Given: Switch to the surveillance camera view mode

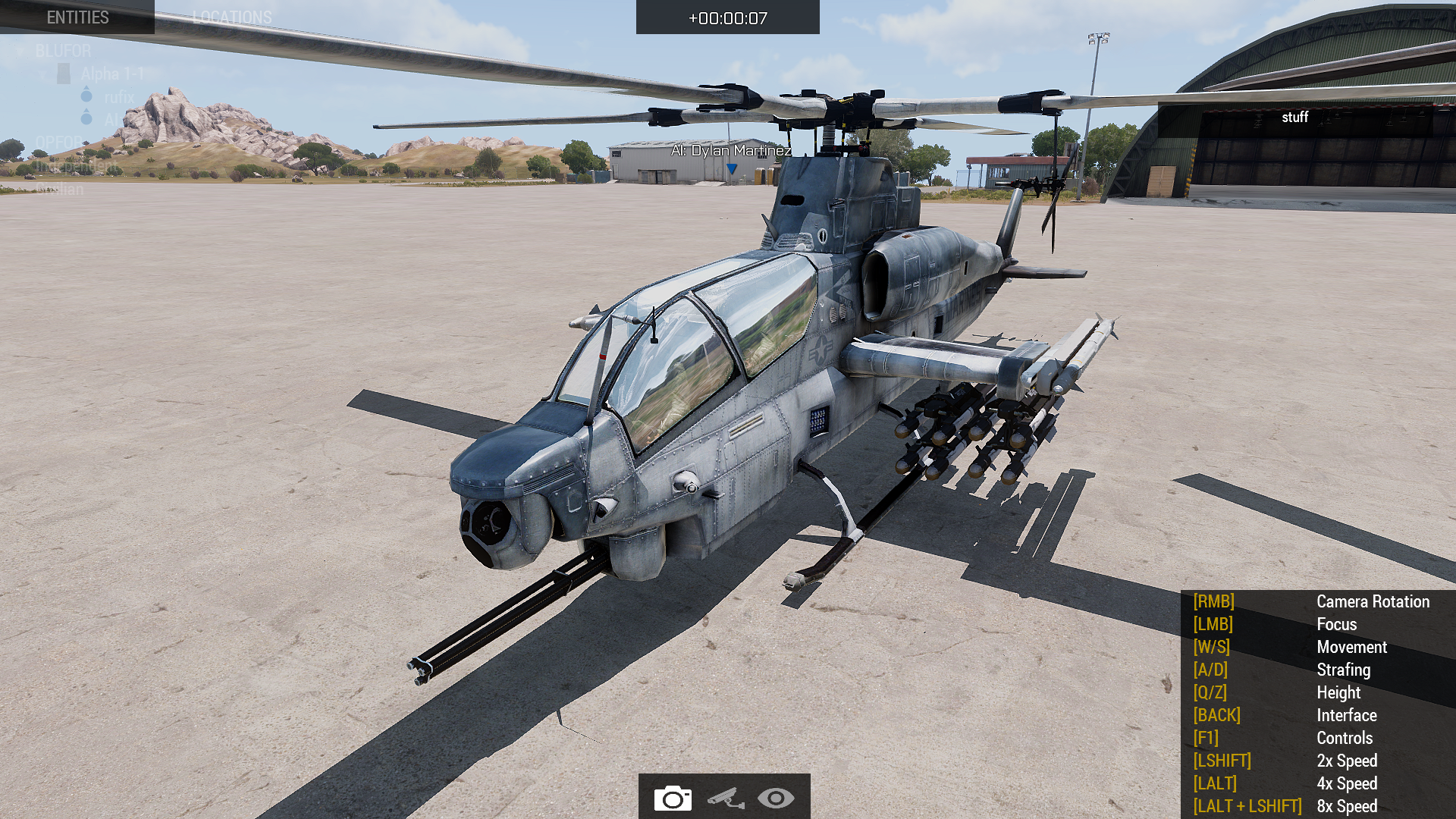Looking at the screenshot, I should point(725,799).
